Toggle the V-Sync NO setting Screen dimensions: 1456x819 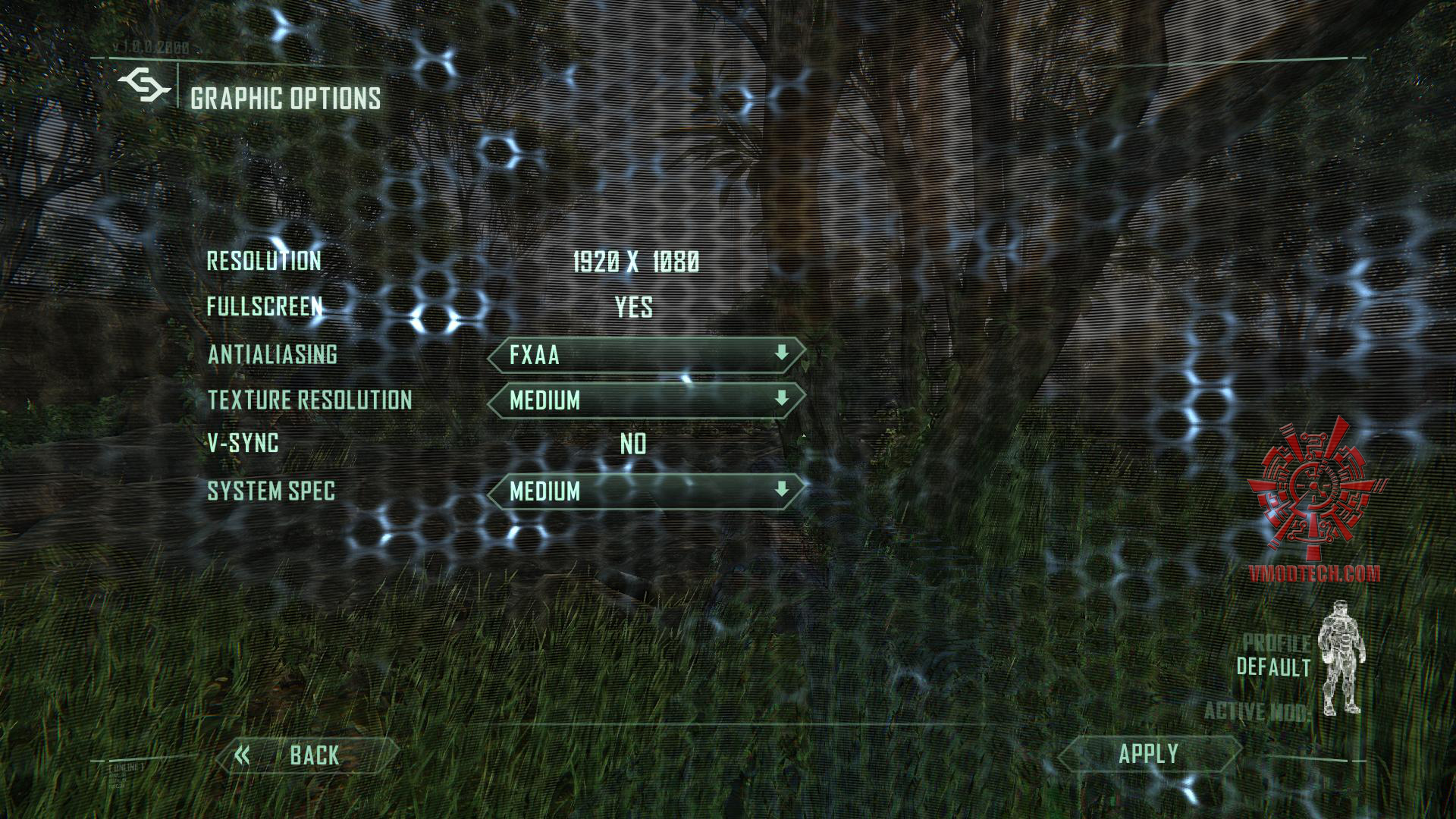click(633, 444)
